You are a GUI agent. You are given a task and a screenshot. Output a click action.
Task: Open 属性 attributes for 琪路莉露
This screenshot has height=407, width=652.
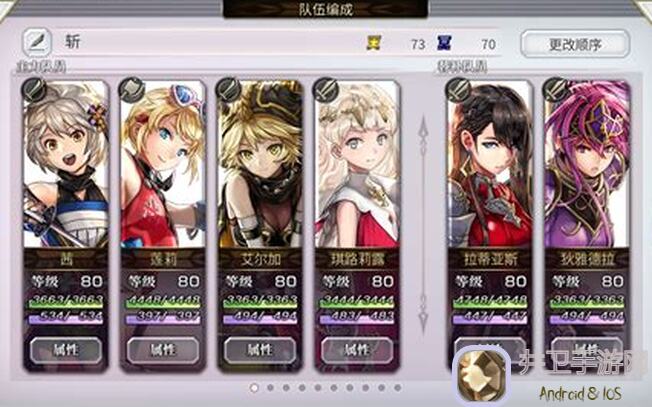[x=356, y=350]
